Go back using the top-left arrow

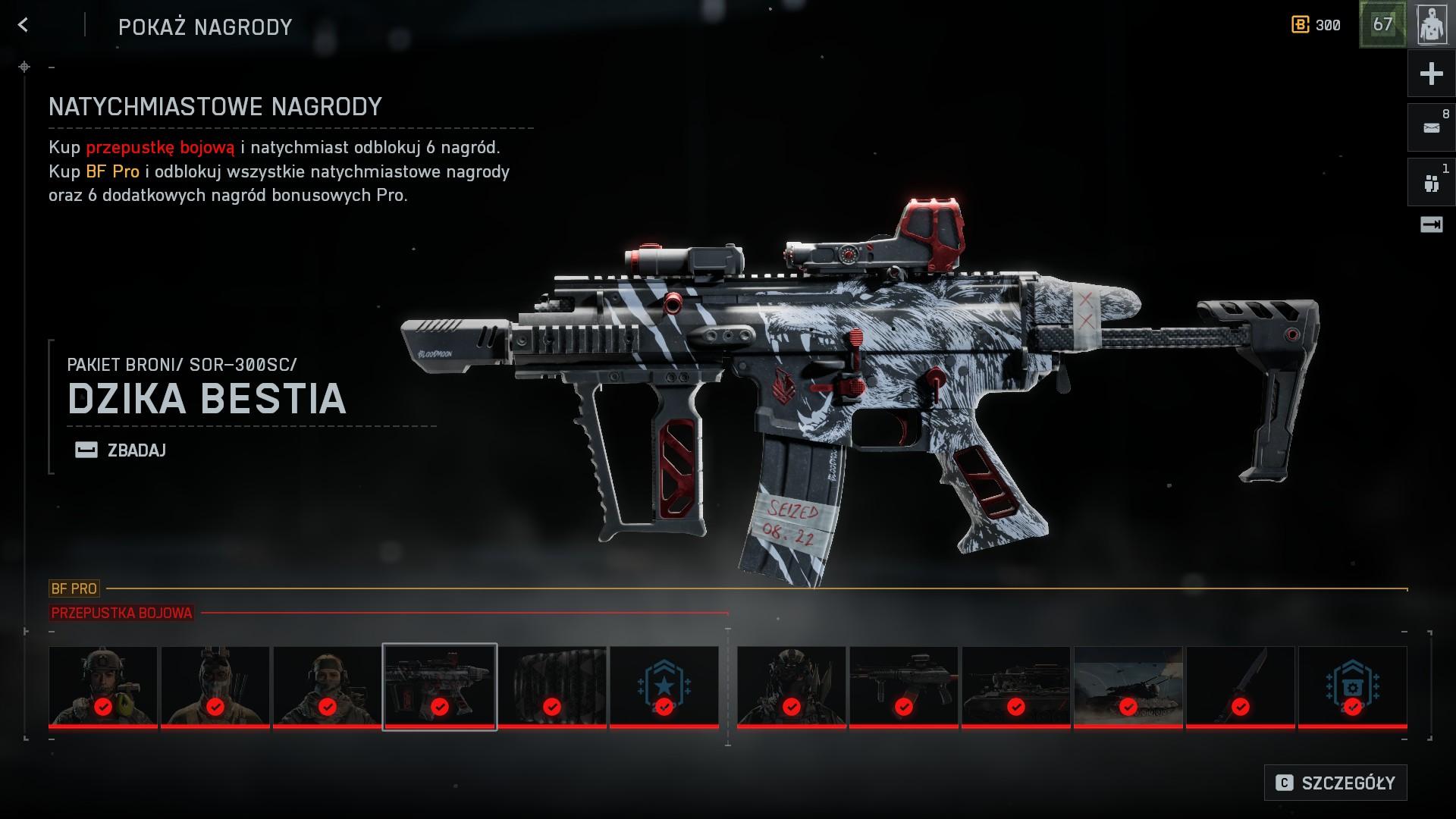(24, 26)
